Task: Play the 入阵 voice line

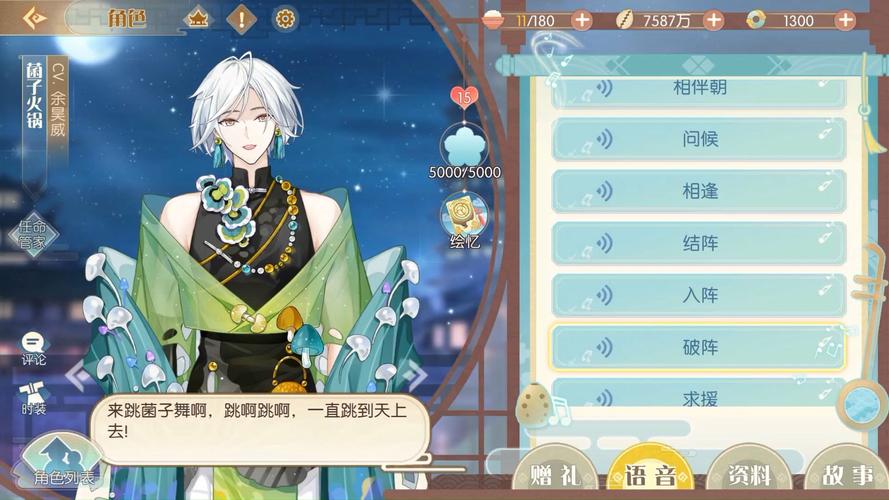Action: pos(698,295)
